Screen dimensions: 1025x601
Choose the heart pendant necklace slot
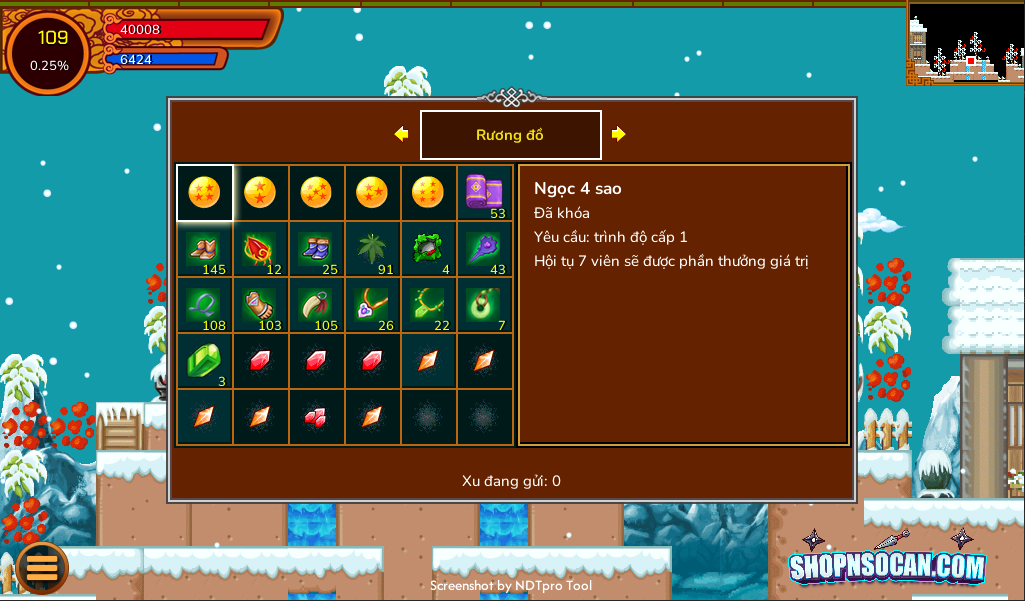(x=372, y=305)
